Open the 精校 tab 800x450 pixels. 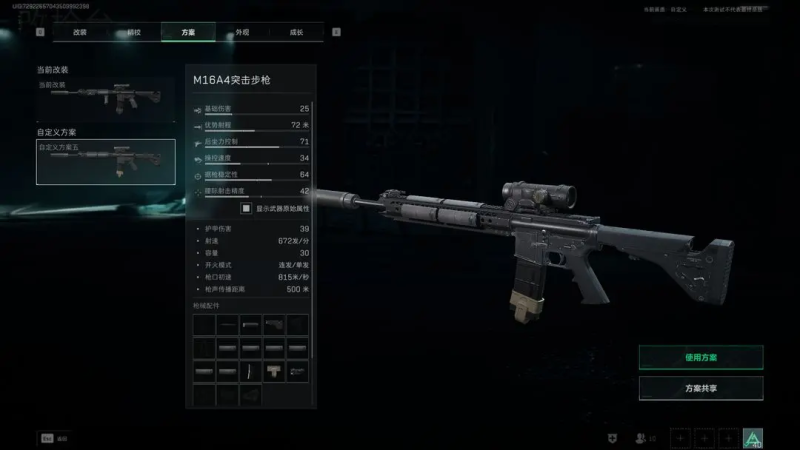point(134,32)
